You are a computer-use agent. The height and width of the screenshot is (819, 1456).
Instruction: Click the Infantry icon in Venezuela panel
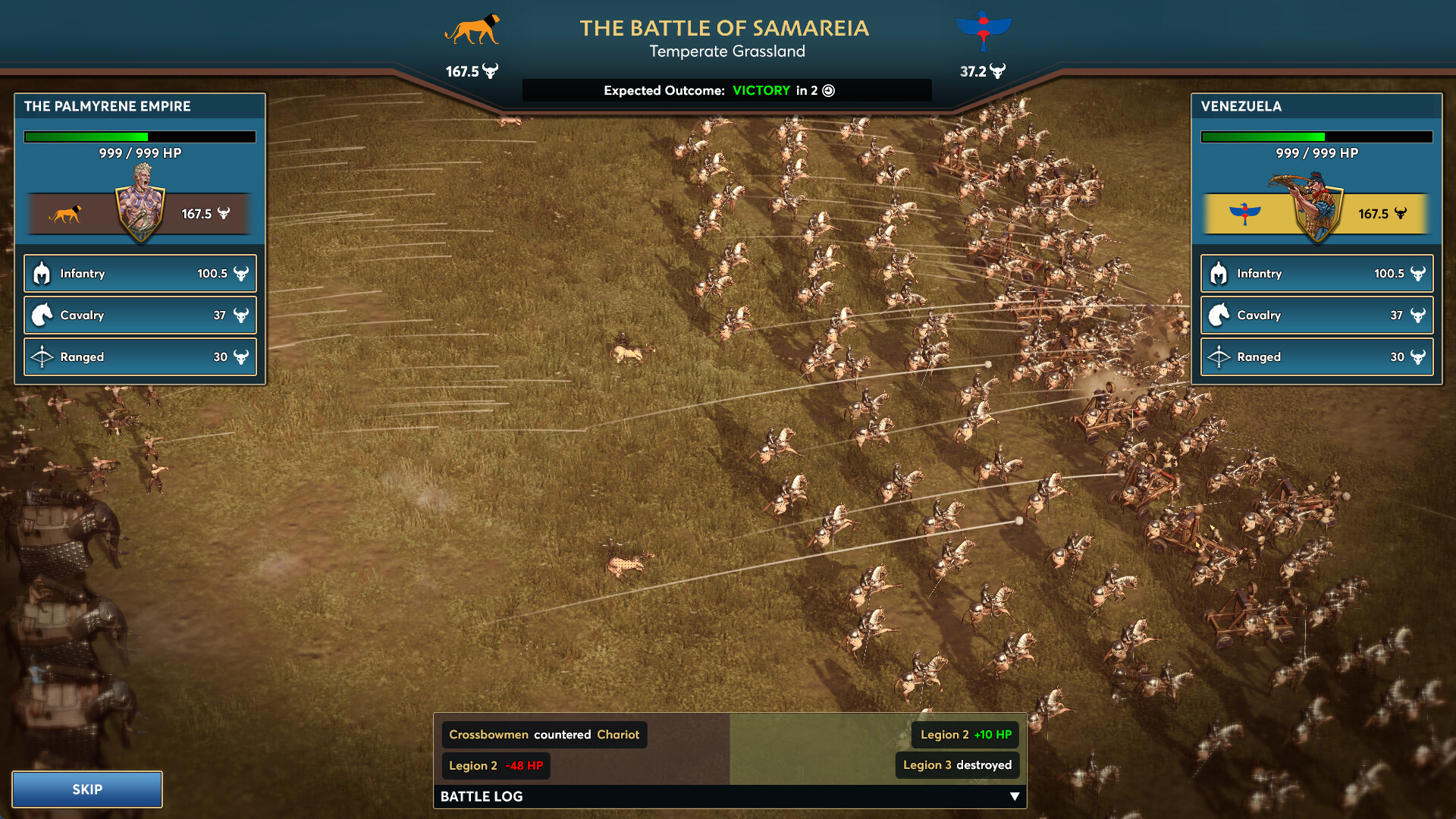1219,273
